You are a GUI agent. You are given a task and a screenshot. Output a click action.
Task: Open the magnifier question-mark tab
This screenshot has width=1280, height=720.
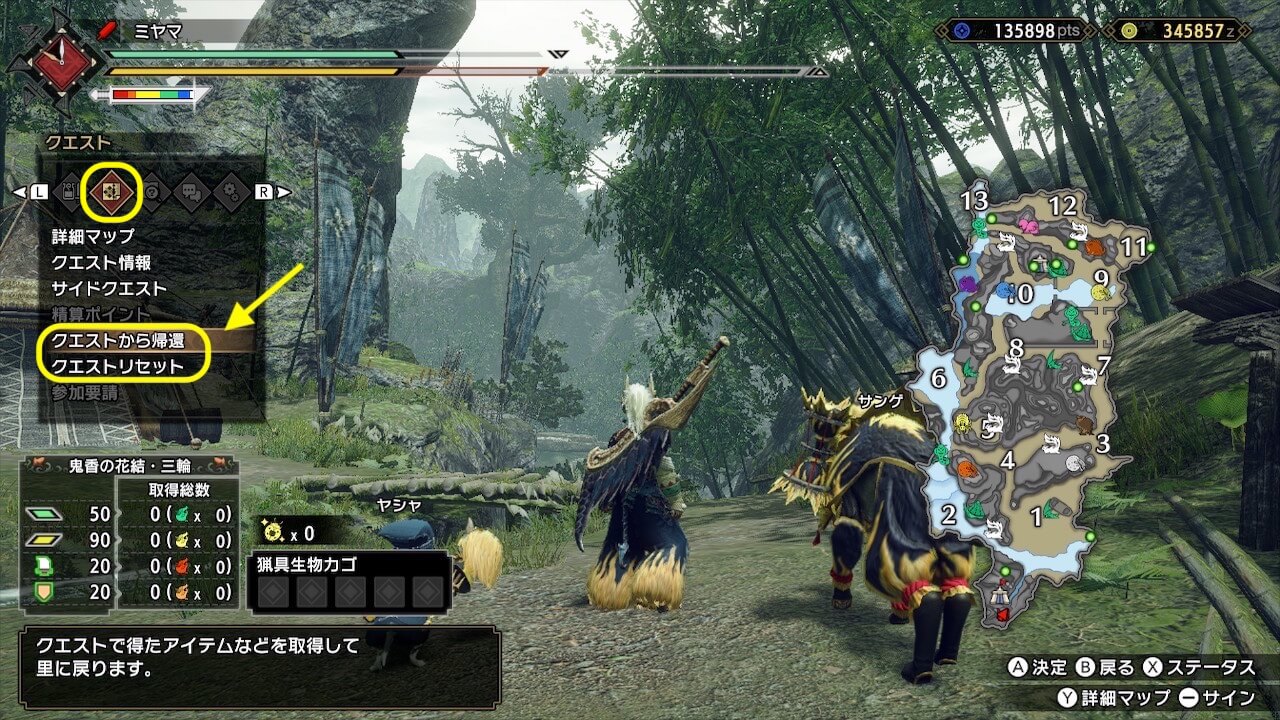(x=150, y=192)
